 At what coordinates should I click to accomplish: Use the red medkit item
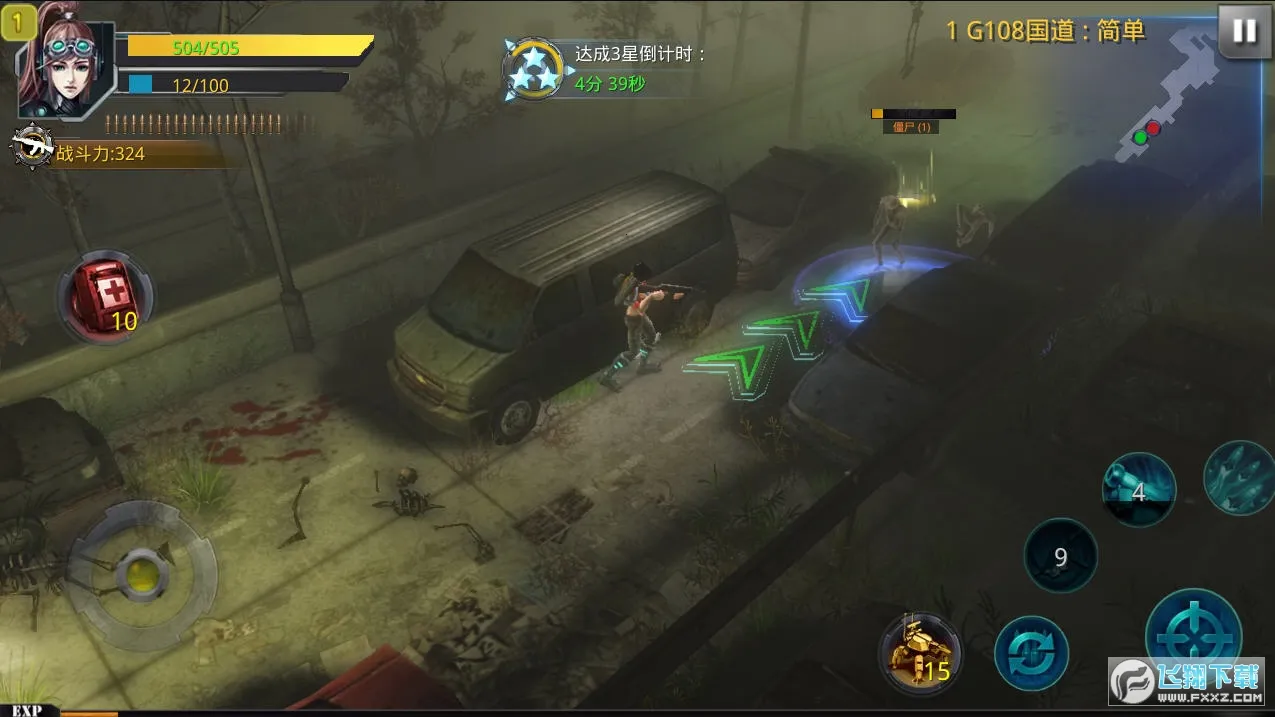pos(106,297)
